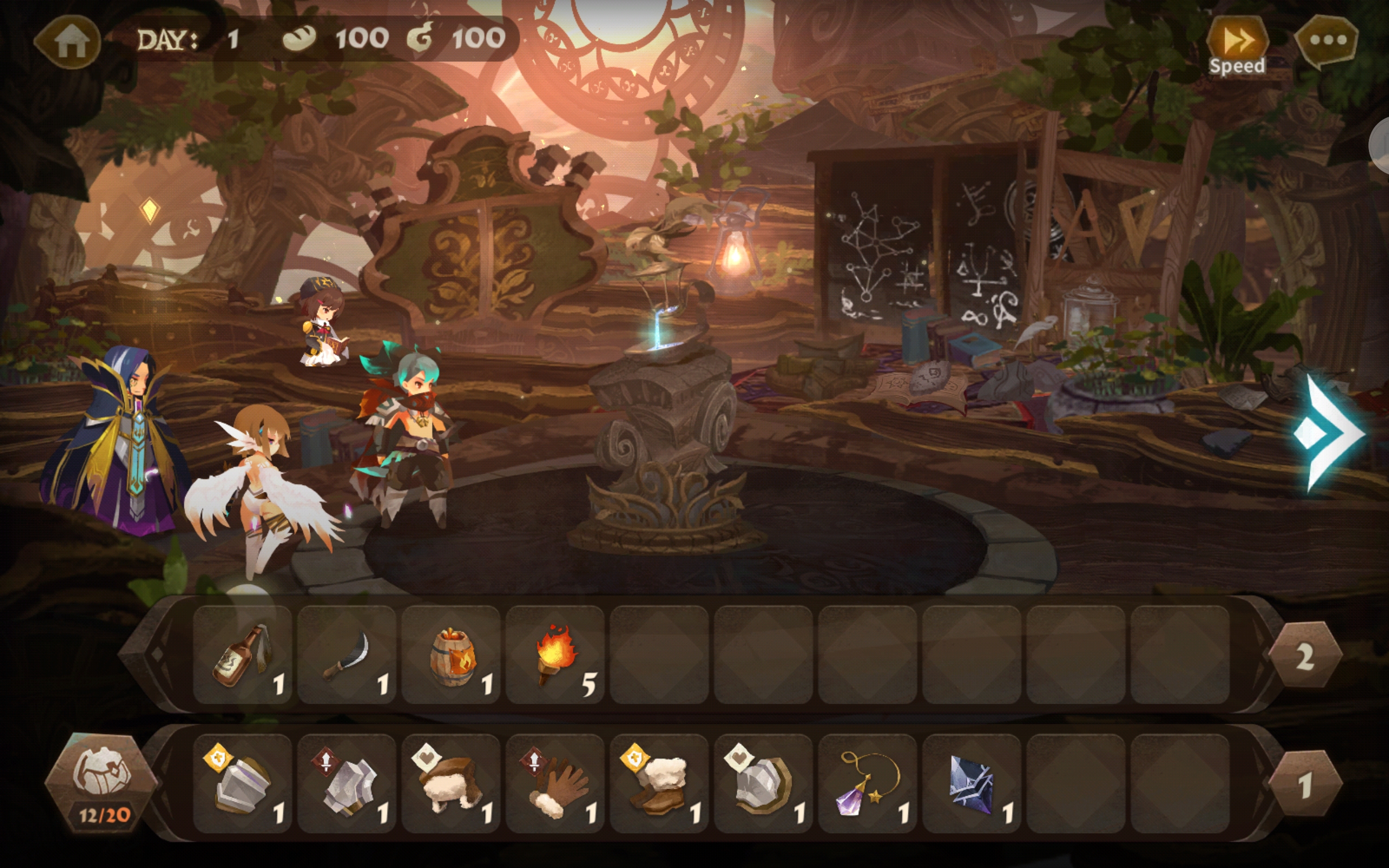Screen dimensions: 1389x868
Task: Open the chat bubble menu
Action: [1327, 41]
